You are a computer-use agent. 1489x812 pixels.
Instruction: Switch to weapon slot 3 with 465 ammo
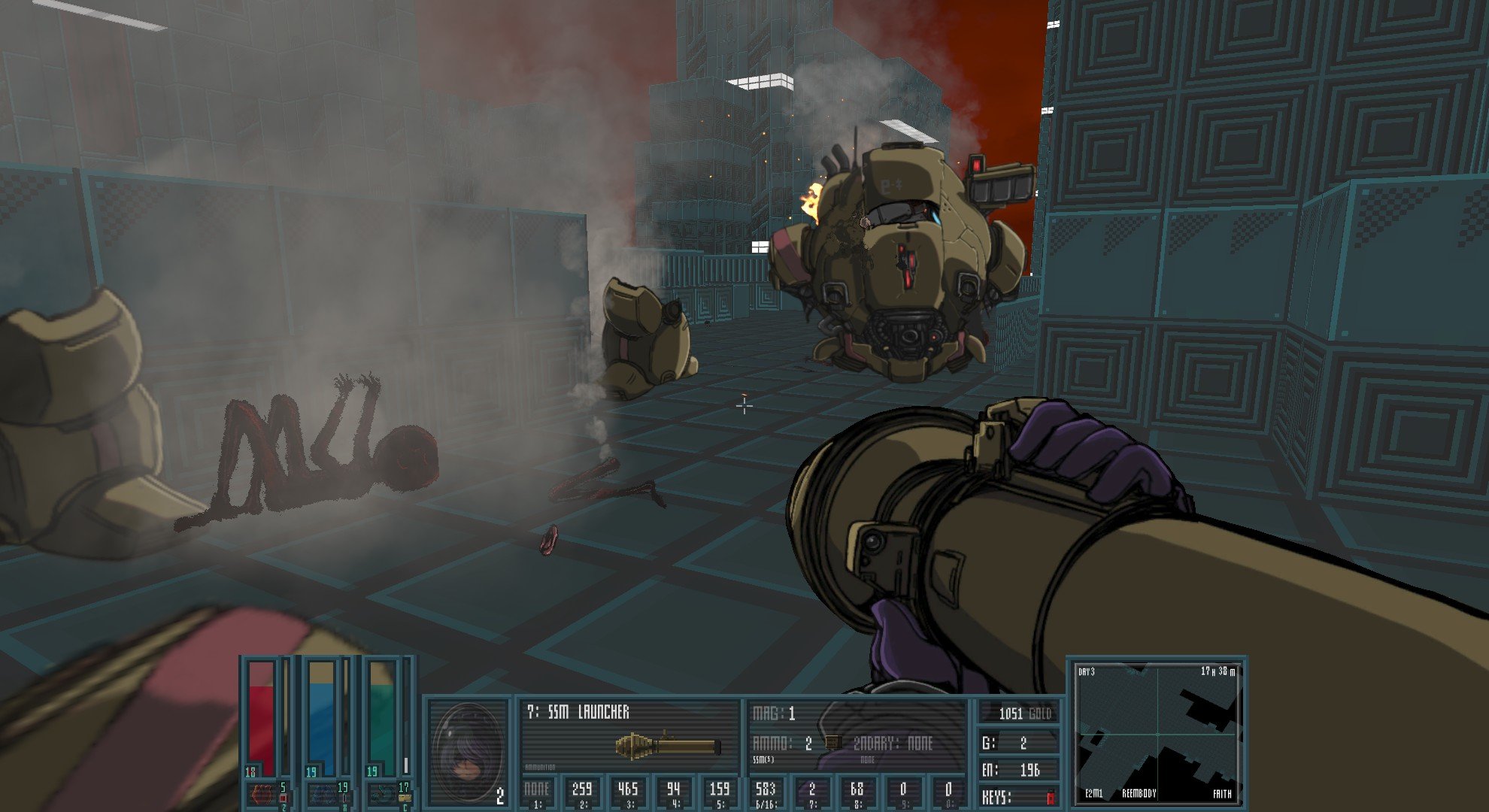[628, 793]
